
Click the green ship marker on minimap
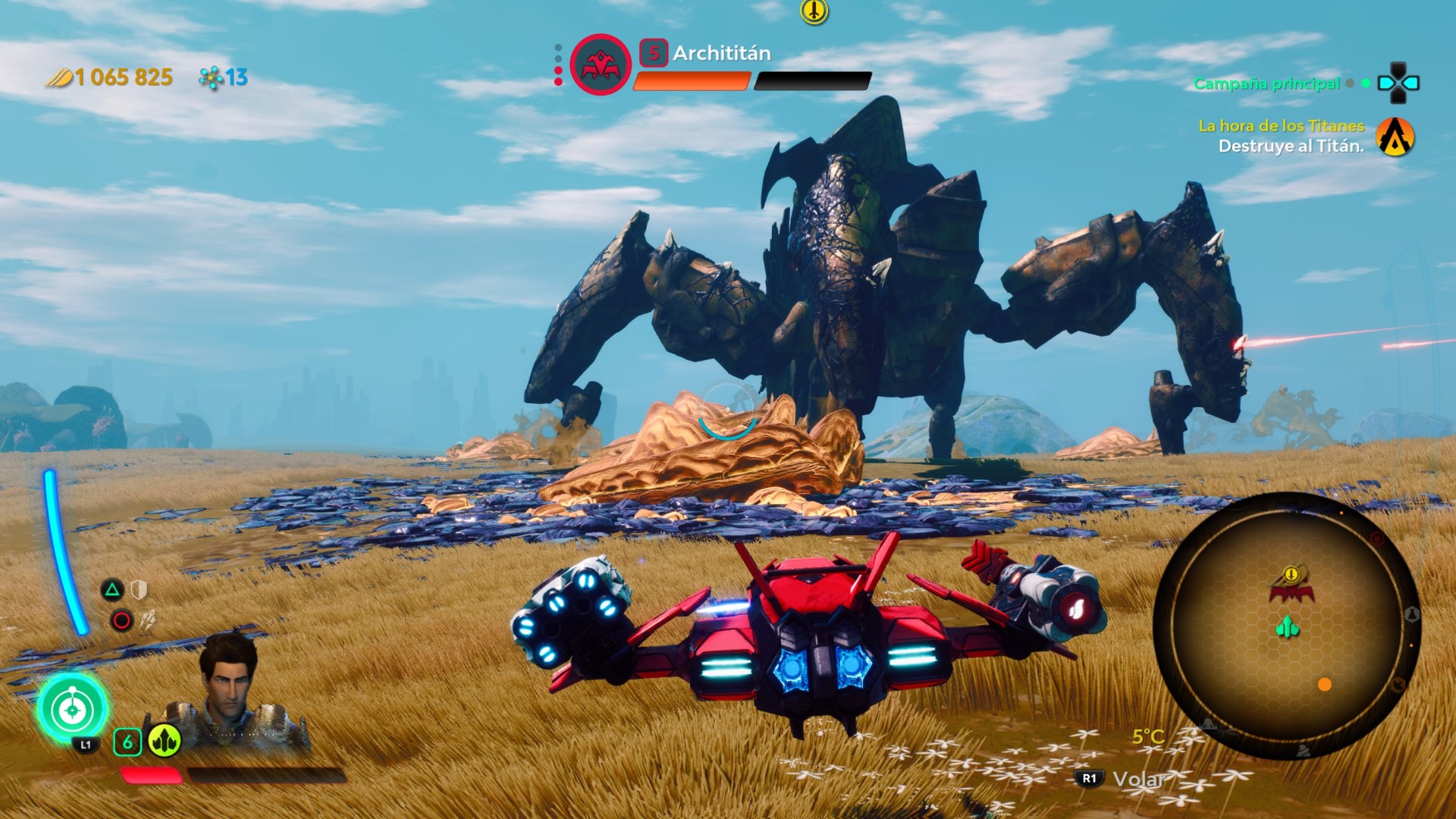pyautogui.click(x=1288, y=626)
